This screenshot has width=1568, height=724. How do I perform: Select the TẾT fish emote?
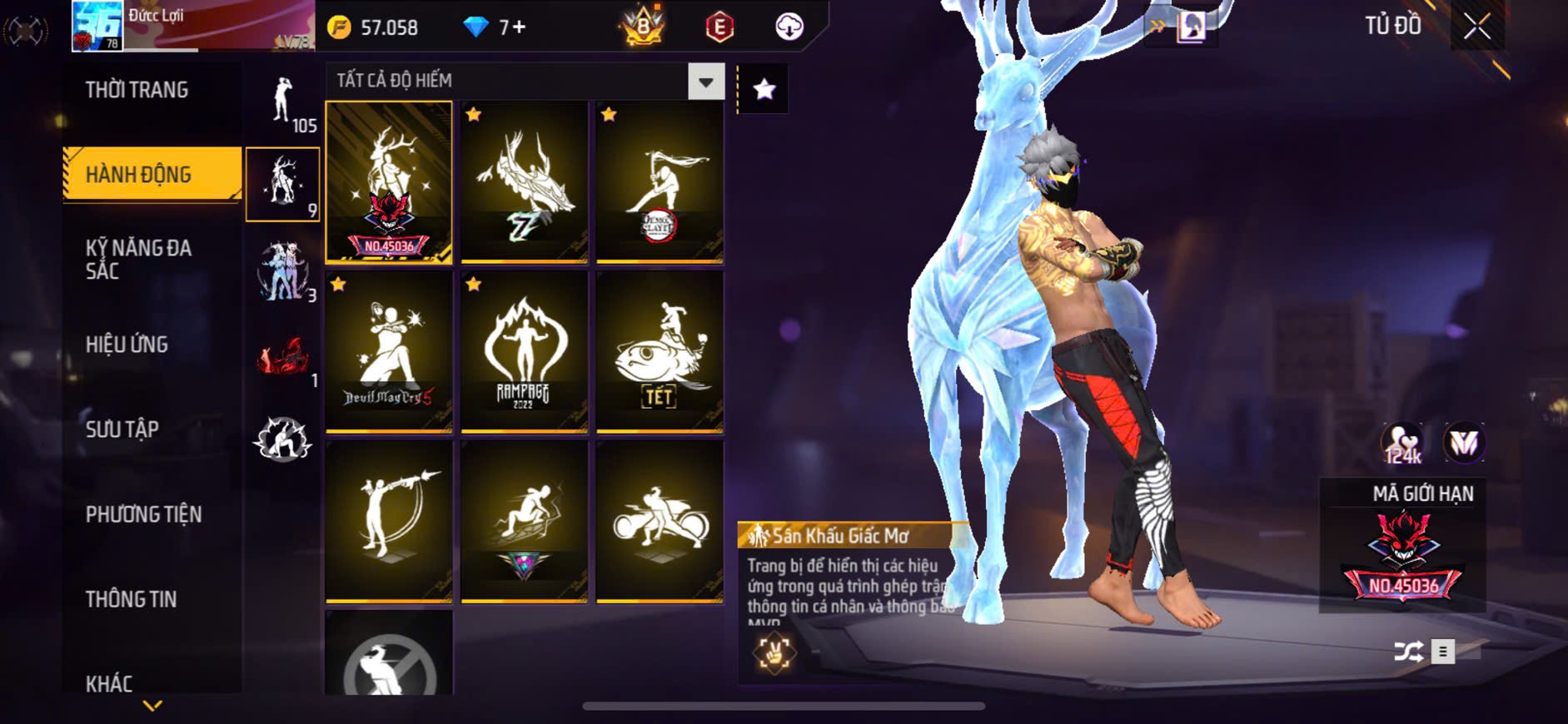(x=659, y=351)
